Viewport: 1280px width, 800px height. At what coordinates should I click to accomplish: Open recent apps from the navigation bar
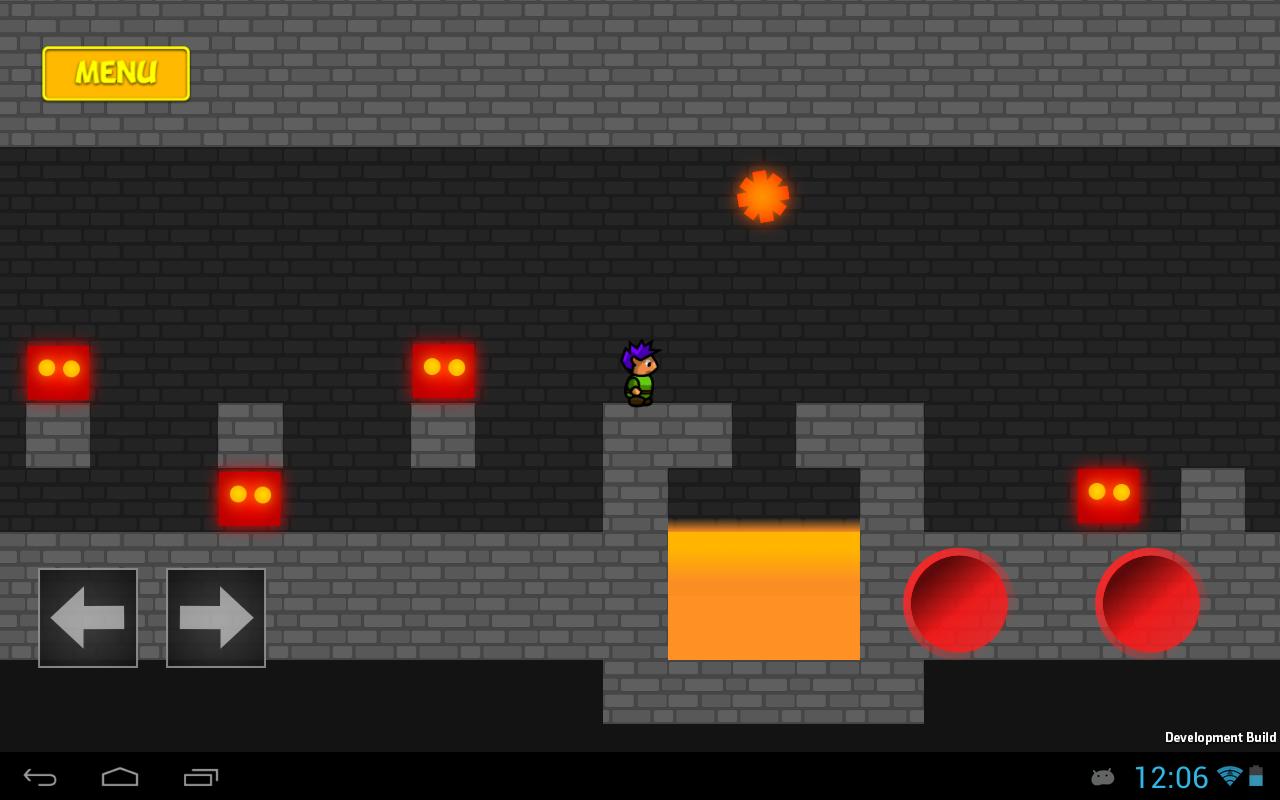(200, 777)
